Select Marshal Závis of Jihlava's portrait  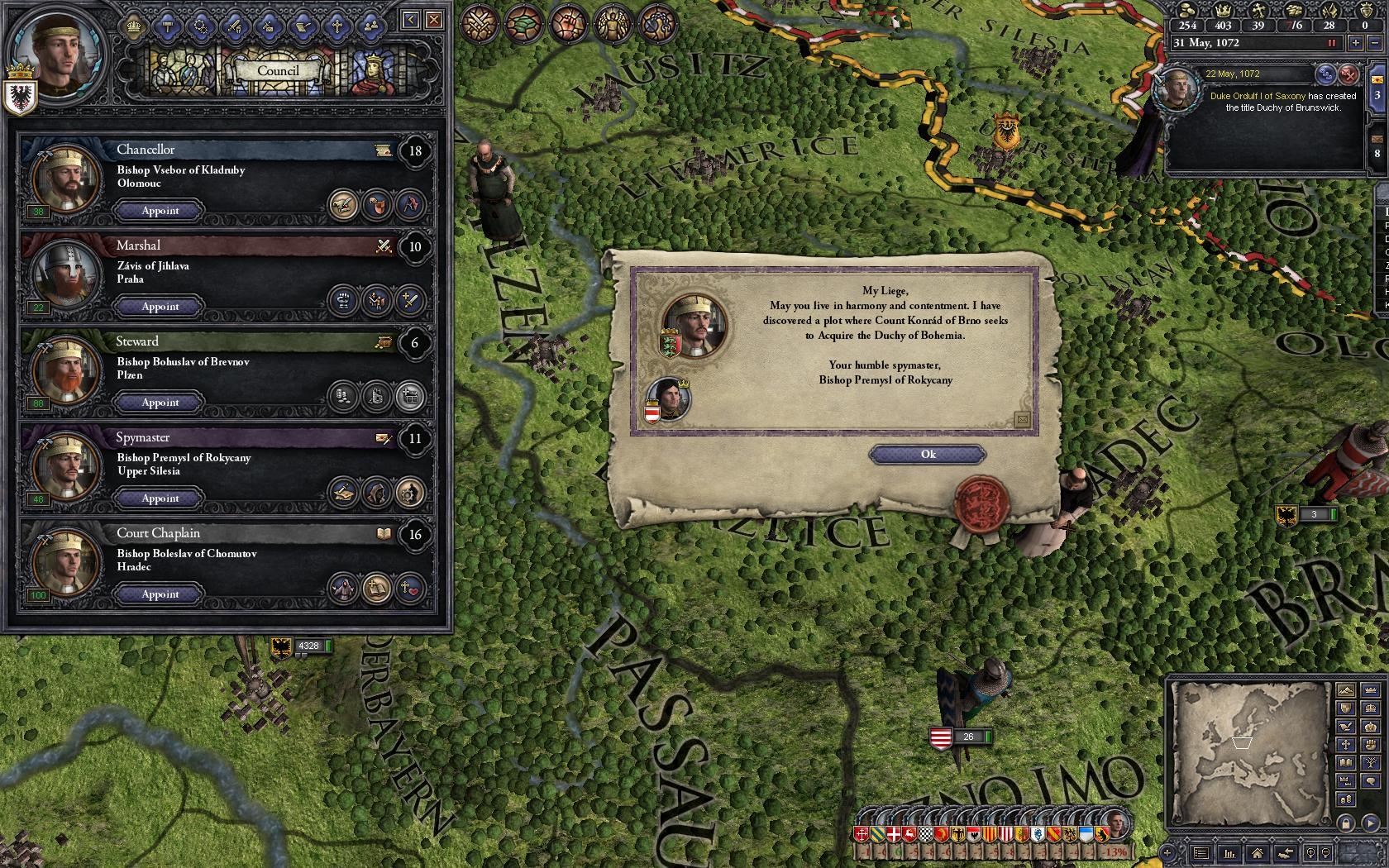pyautogui.click(x=60, y=275)
